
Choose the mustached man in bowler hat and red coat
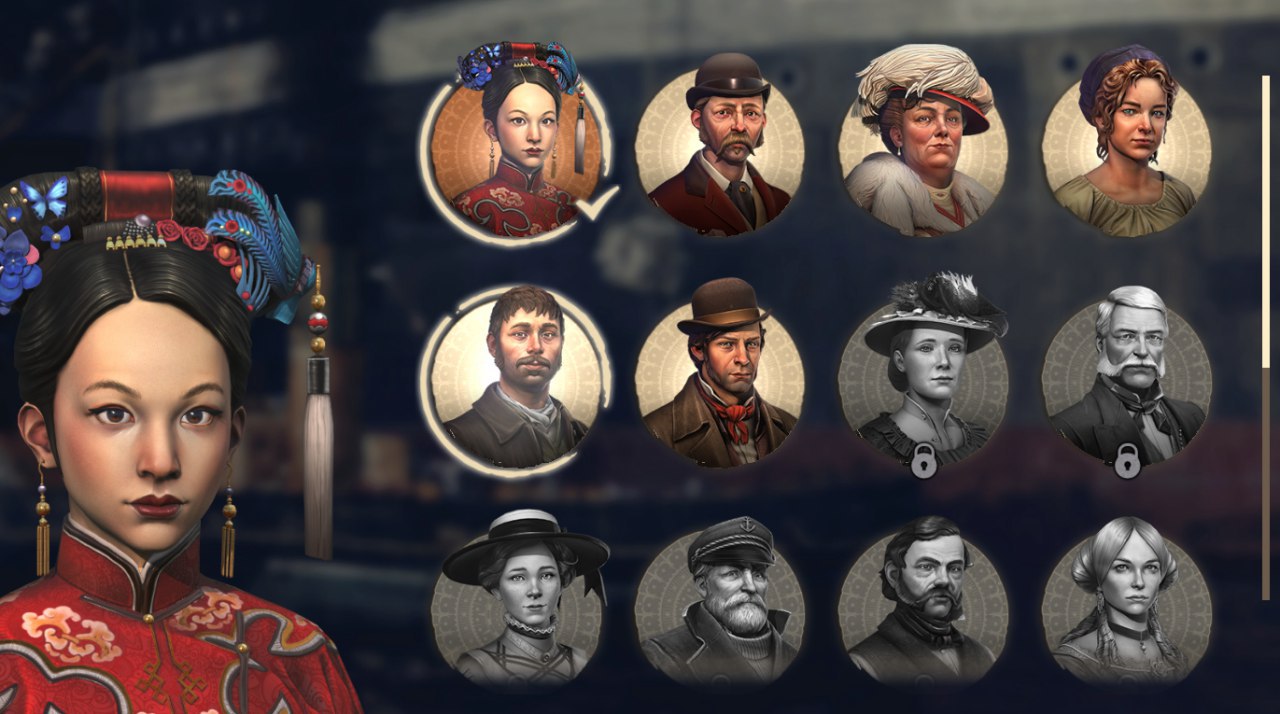coord(719,150)
